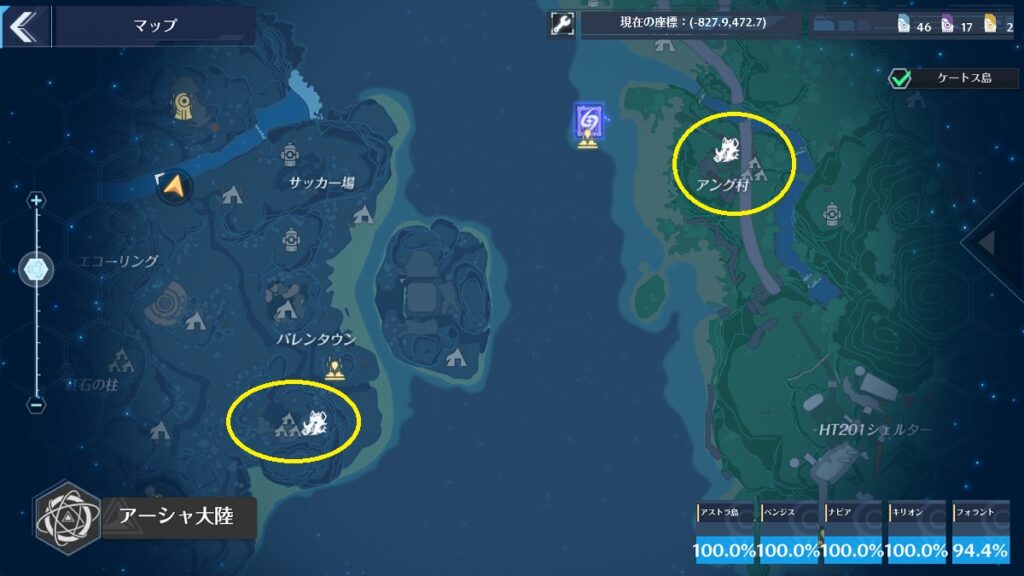Select the ナビア exploration tab
This screenshot has width=1024, height=576.
(853, 534)
